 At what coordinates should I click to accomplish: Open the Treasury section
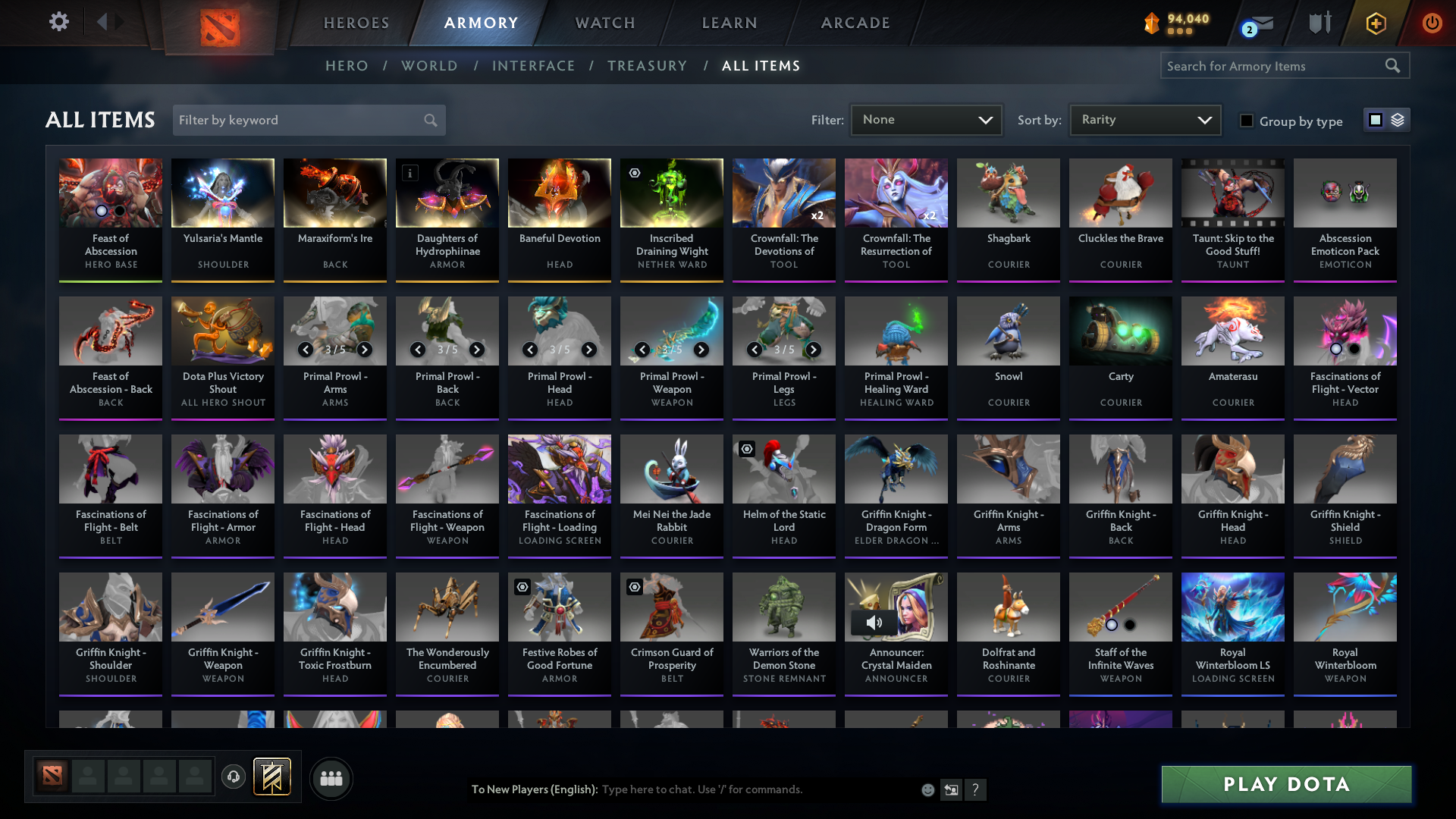click(x=647, y=65)
